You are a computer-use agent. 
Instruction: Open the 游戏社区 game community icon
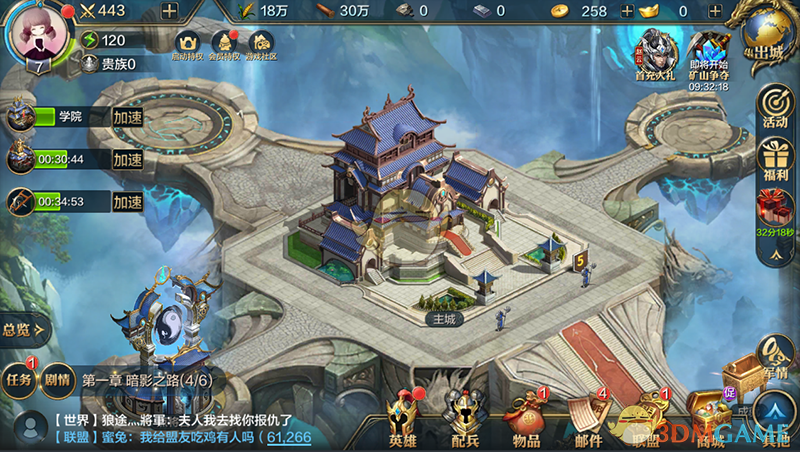261,44
